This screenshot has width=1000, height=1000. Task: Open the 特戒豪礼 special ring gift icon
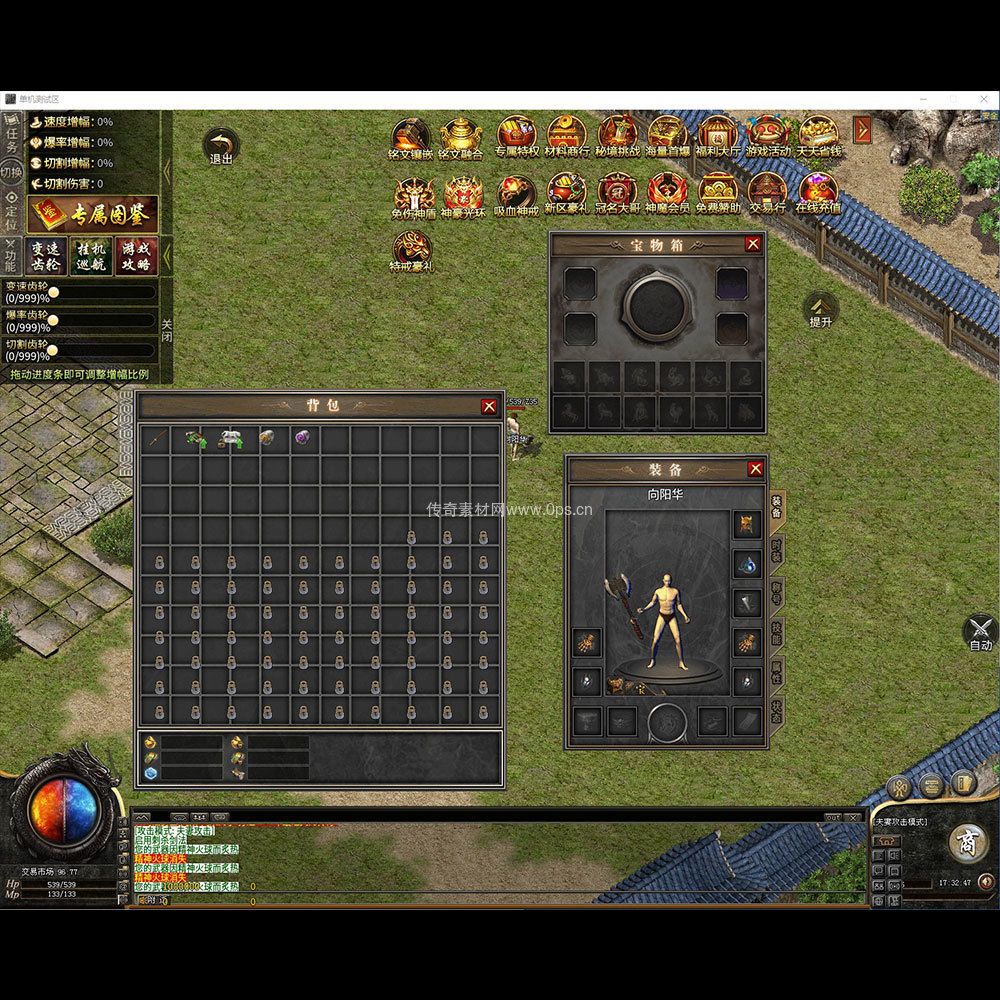click(x=411, y=250)
